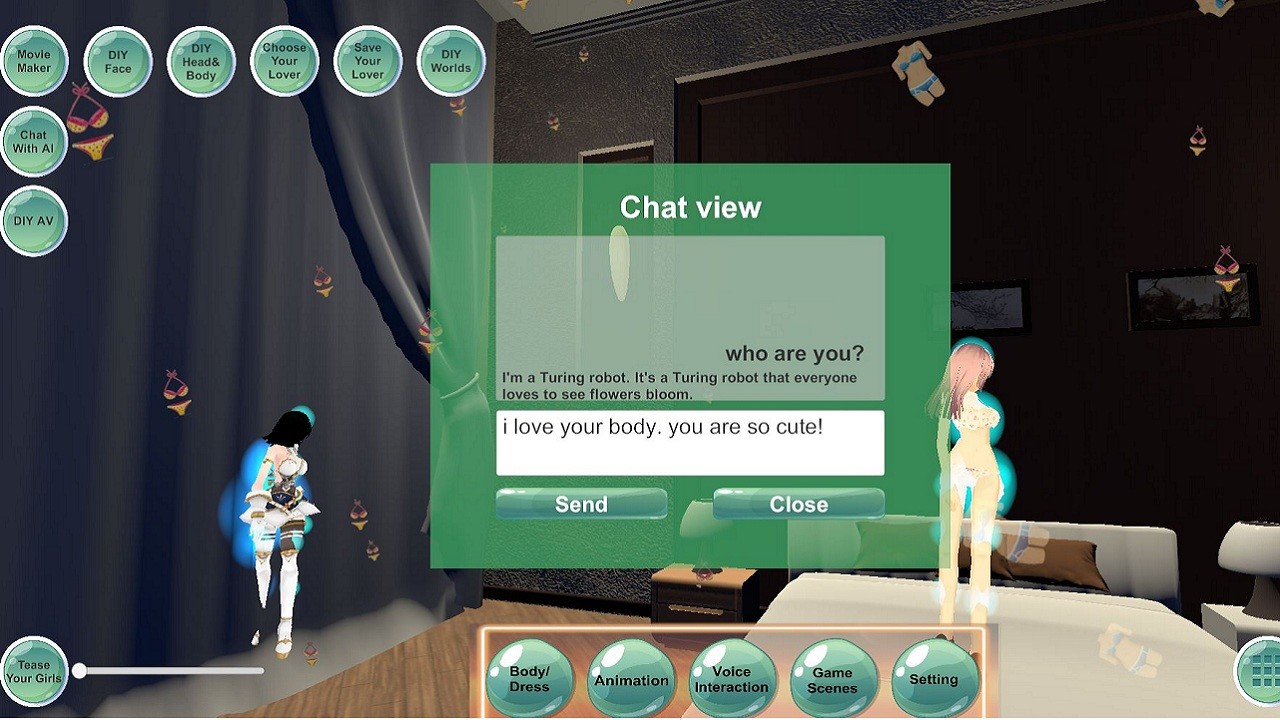This screenshot has height=720, width=1280.
Task: Open the Choose Your Lover panel
Action: point(284,60)
